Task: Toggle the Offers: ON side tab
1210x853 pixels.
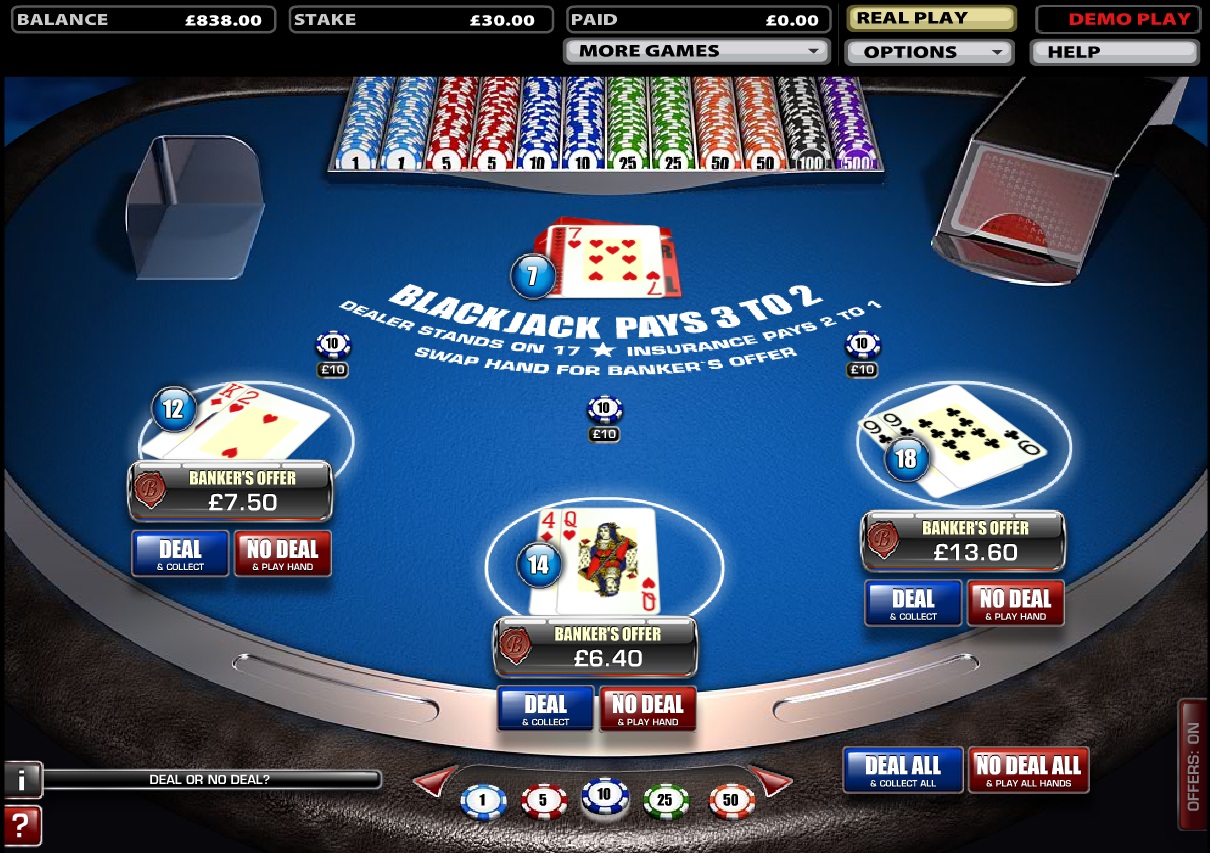Action: tap(1192, 767)
